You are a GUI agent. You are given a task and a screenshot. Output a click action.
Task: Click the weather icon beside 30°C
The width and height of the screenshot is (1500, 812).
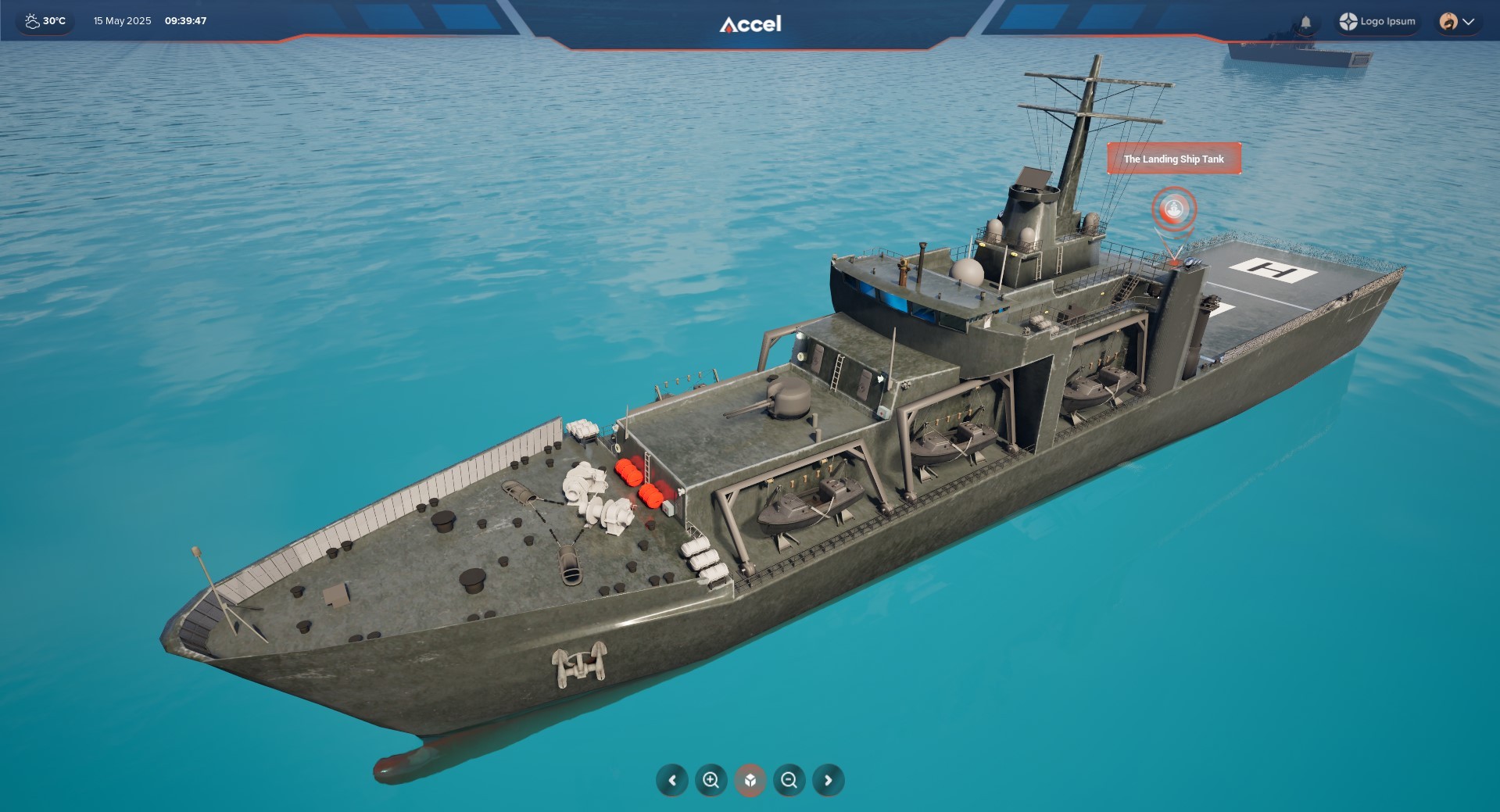click(x=31, y=21)
